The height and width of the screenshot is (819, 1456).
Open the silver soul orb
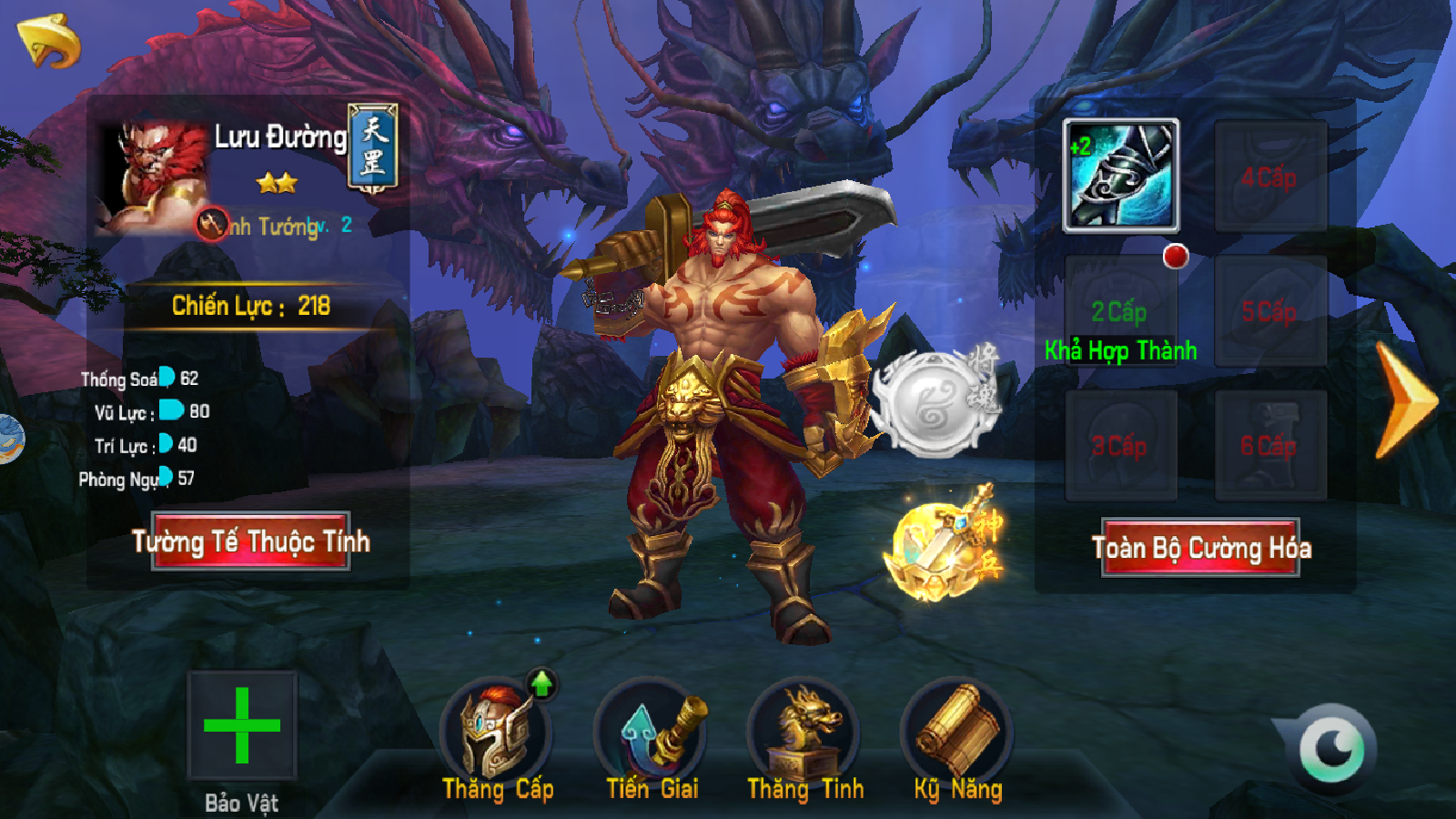point(931,402)
